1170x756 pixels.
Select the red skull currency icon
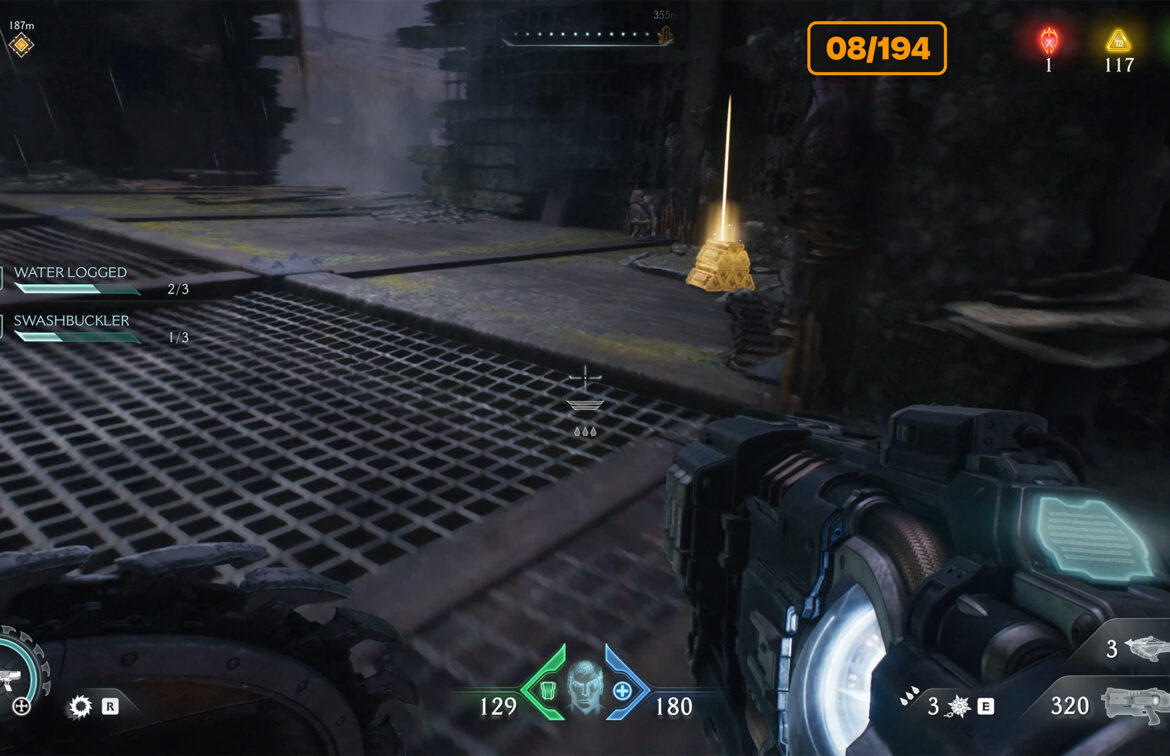click(1048, 41)
